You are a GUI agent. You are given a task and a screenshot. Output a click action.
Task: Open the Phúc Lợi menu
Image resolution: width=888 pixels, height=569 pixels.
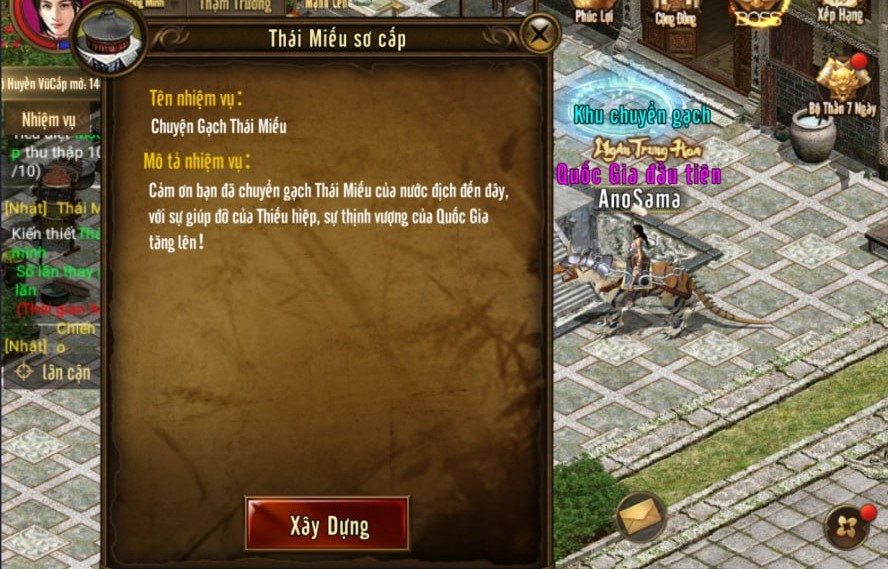coord(593,11)
